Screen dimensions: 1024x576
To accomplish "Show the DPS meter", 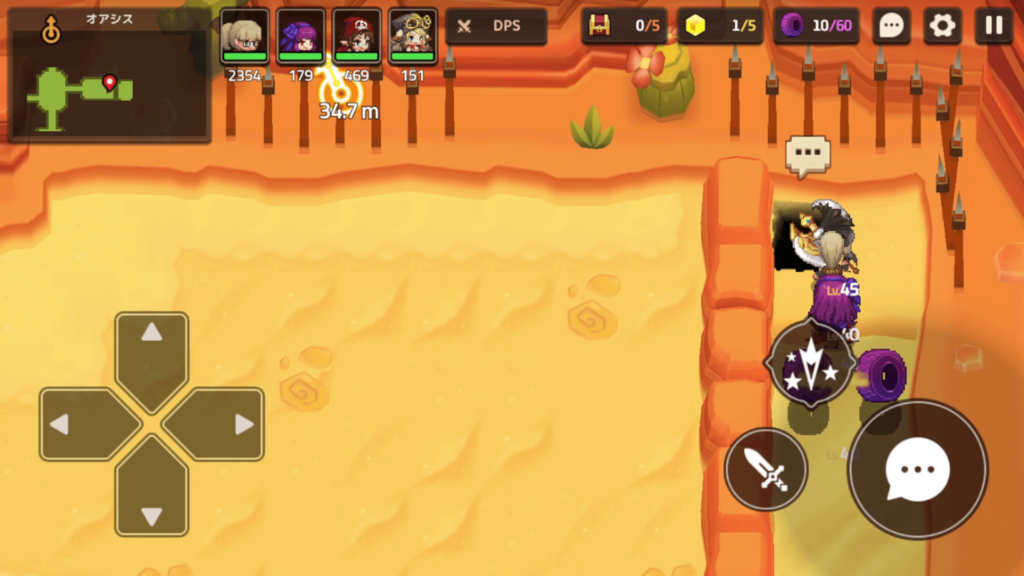I will 496,26.
